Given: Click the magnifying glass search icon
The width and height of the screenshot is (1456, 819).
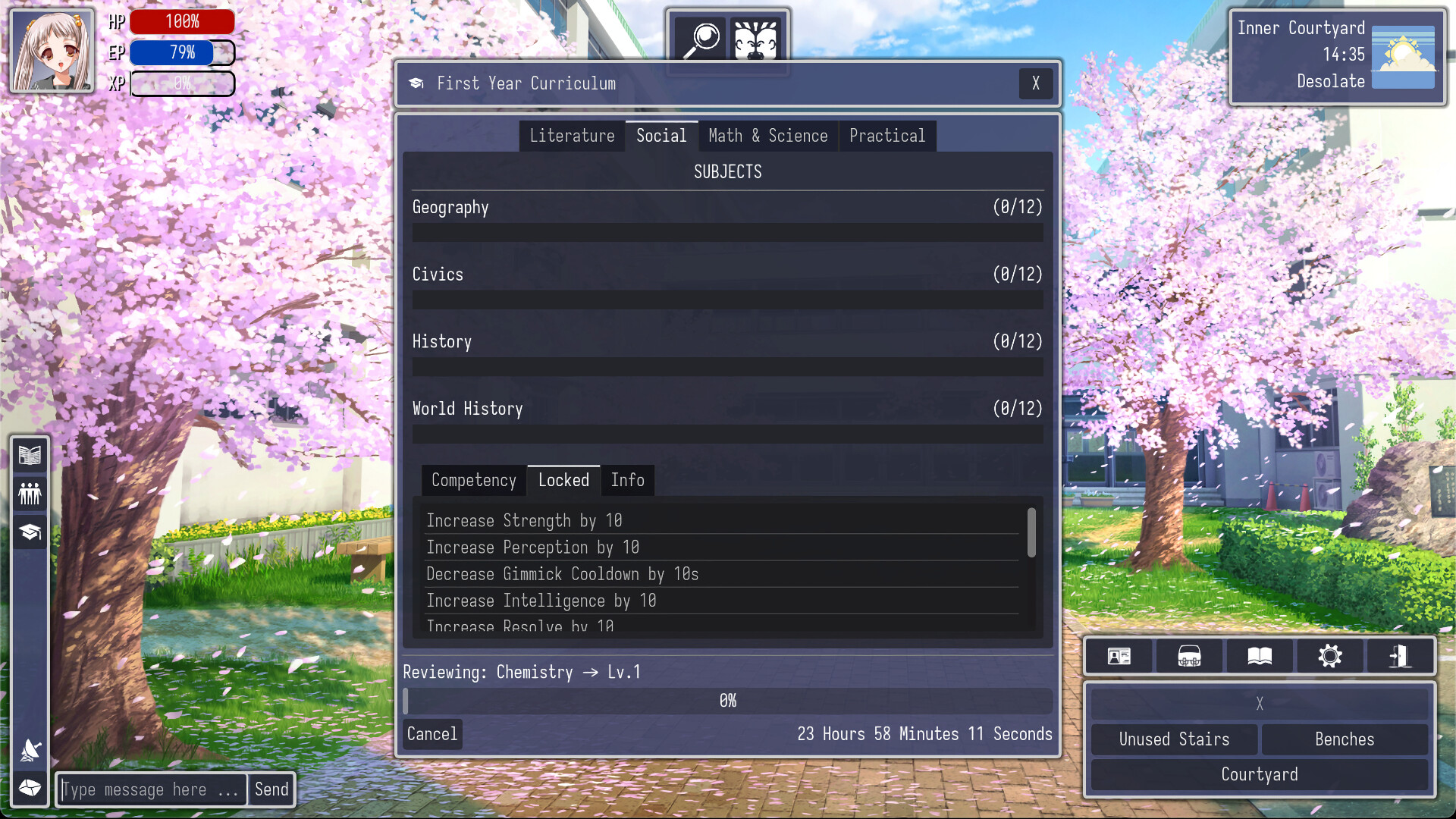Looking at the screenshot, I should [701, 39].
